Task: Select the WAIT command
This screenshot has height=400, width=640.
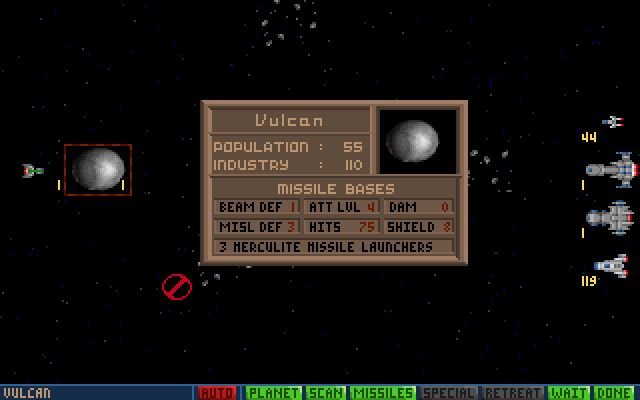Action: point(569,393)
